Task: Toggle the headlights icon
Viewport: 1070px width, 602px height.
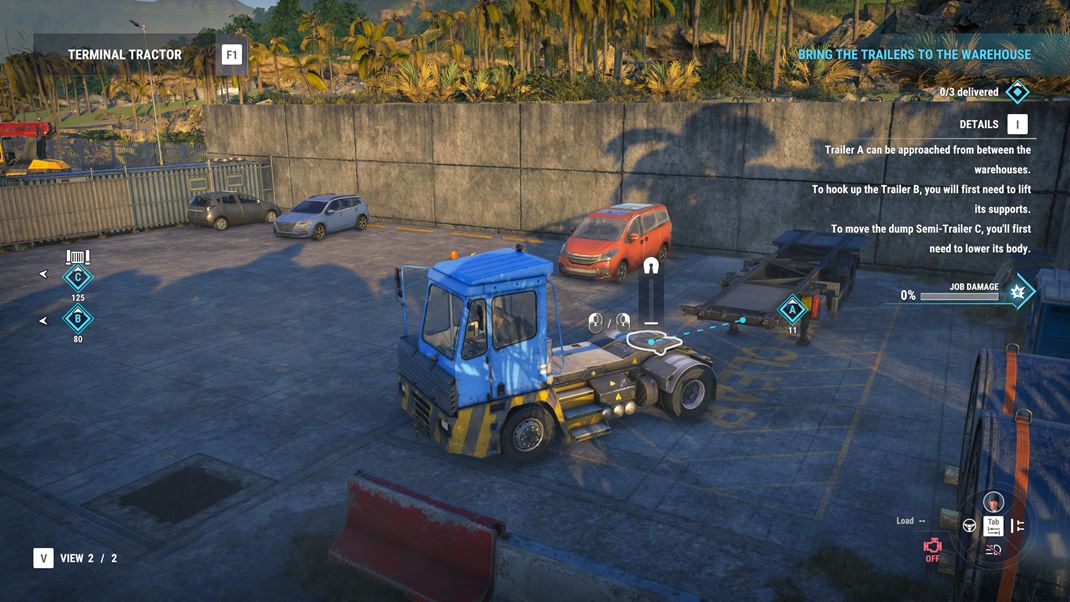Action: [x=993, y=549]
